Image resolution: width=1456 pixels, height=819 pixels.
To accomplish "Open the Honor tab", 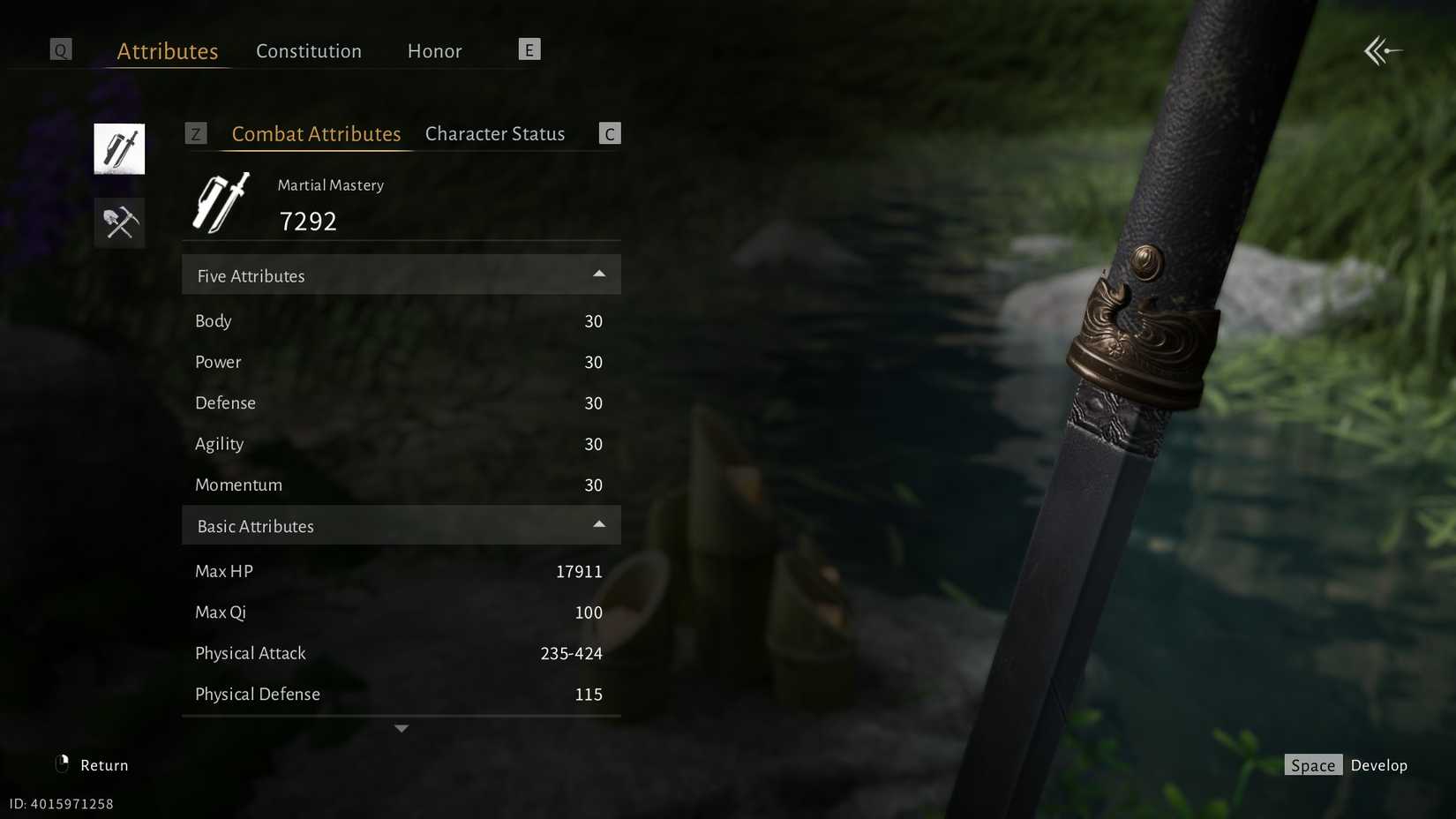I will tap(434, 51).
